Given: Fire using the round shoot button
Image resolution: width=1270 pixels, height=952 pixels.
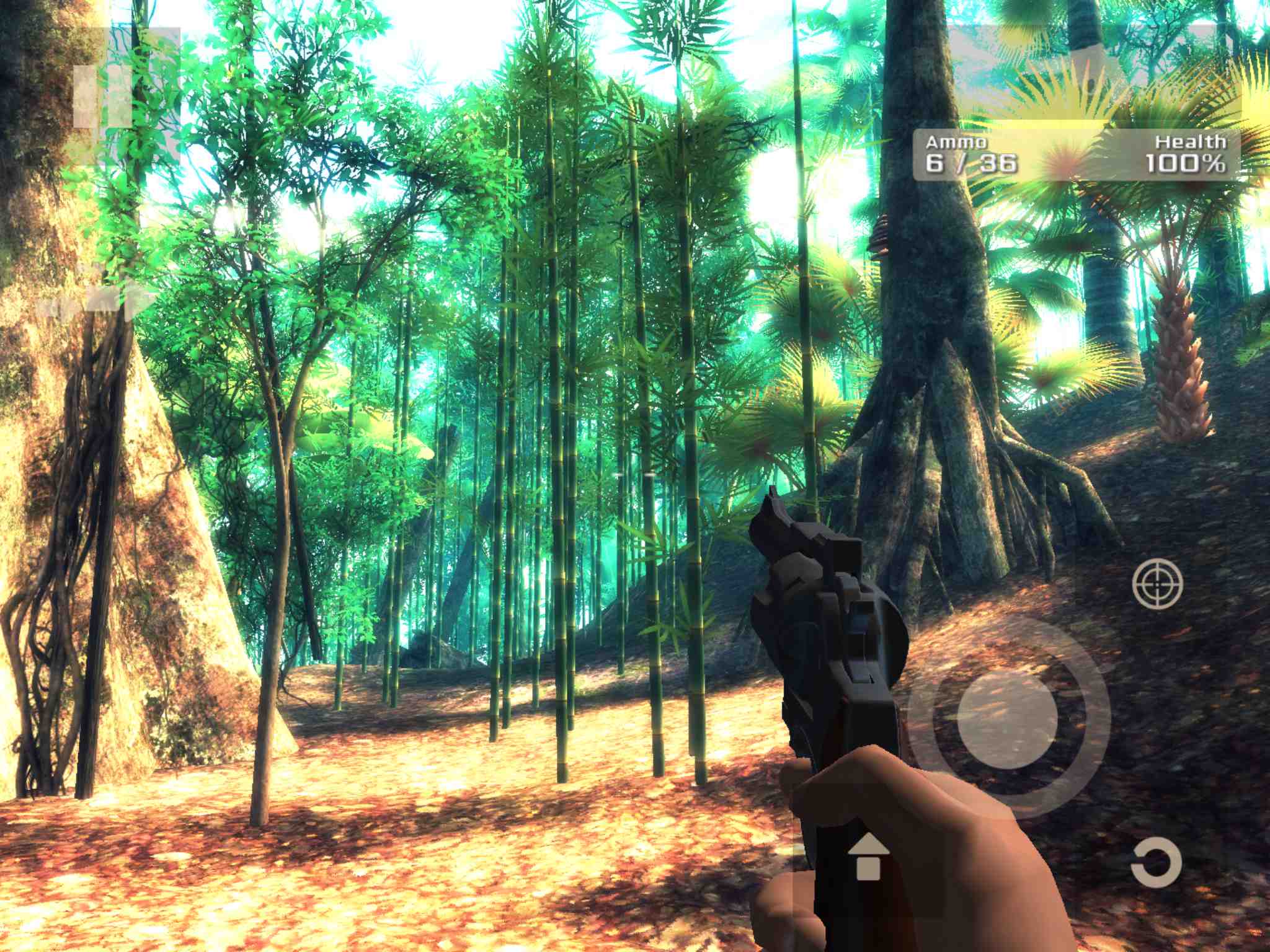Looking at the screenshot, I should click(x=1007, y=718).
